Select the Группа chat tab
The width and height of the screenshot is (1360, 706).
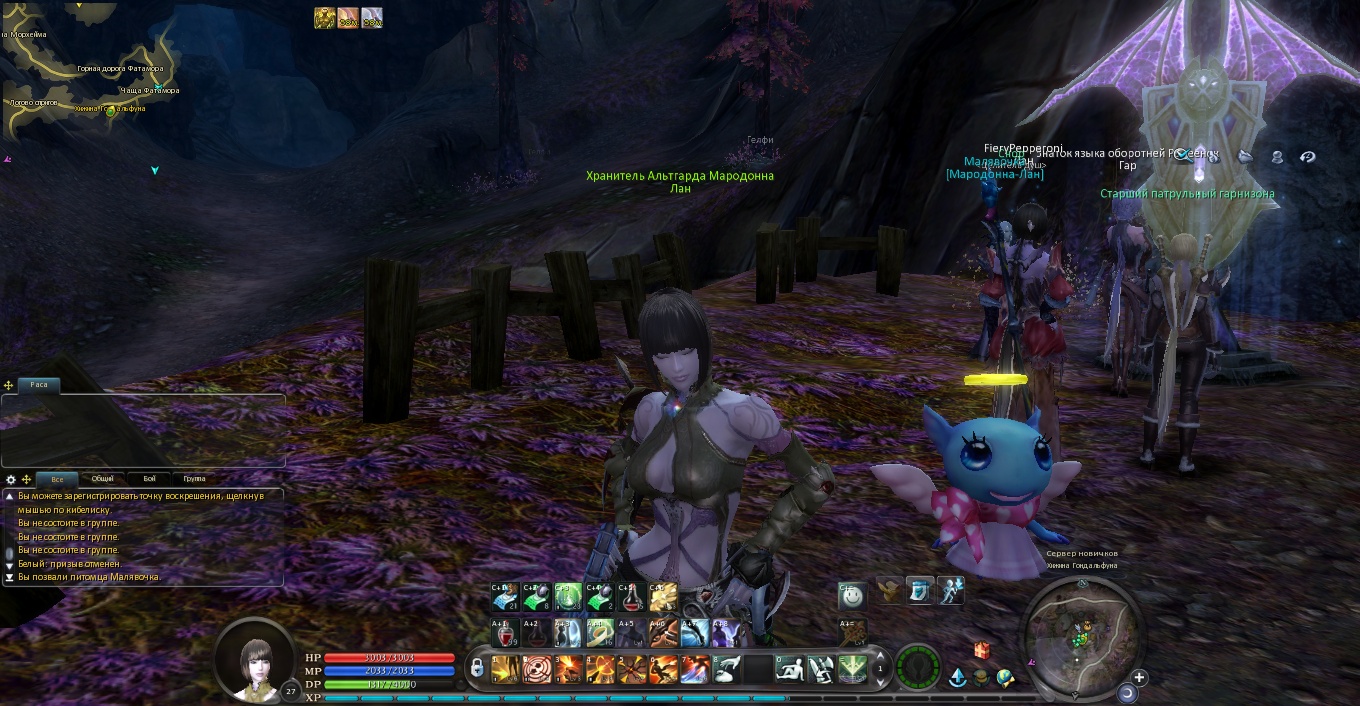tap(195, 479)
